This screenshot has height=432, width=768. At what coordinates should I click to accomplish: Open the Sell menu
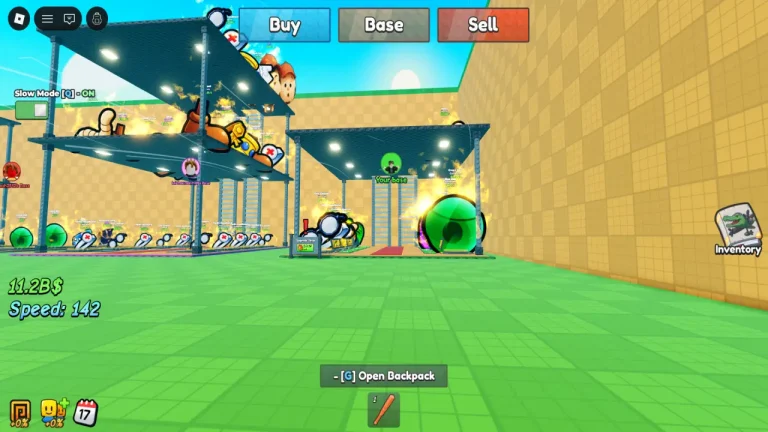pyautogui.click(x=483, y=25)
